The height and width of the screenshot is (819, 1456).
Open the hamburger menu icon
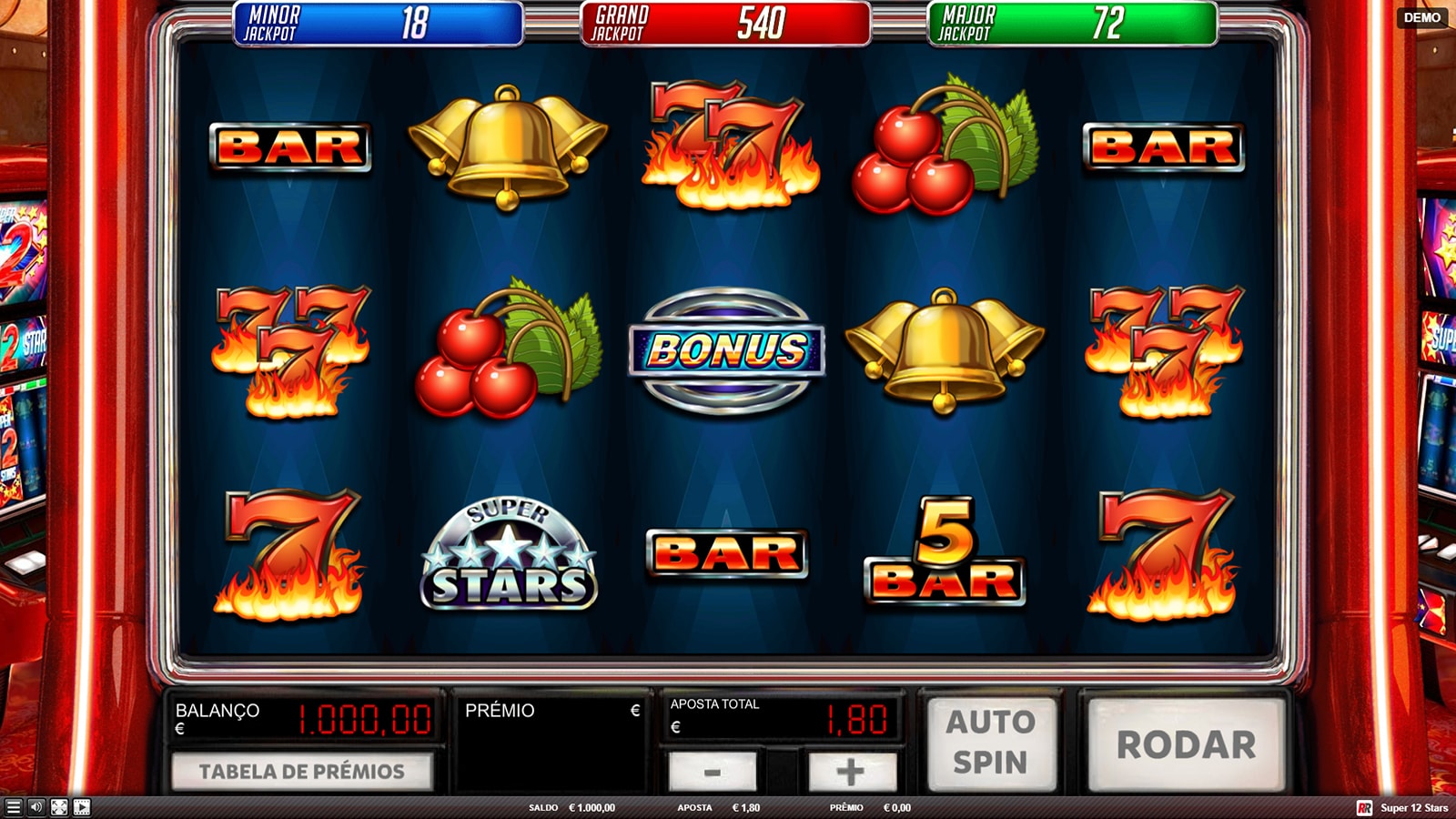tap(13, 807)
